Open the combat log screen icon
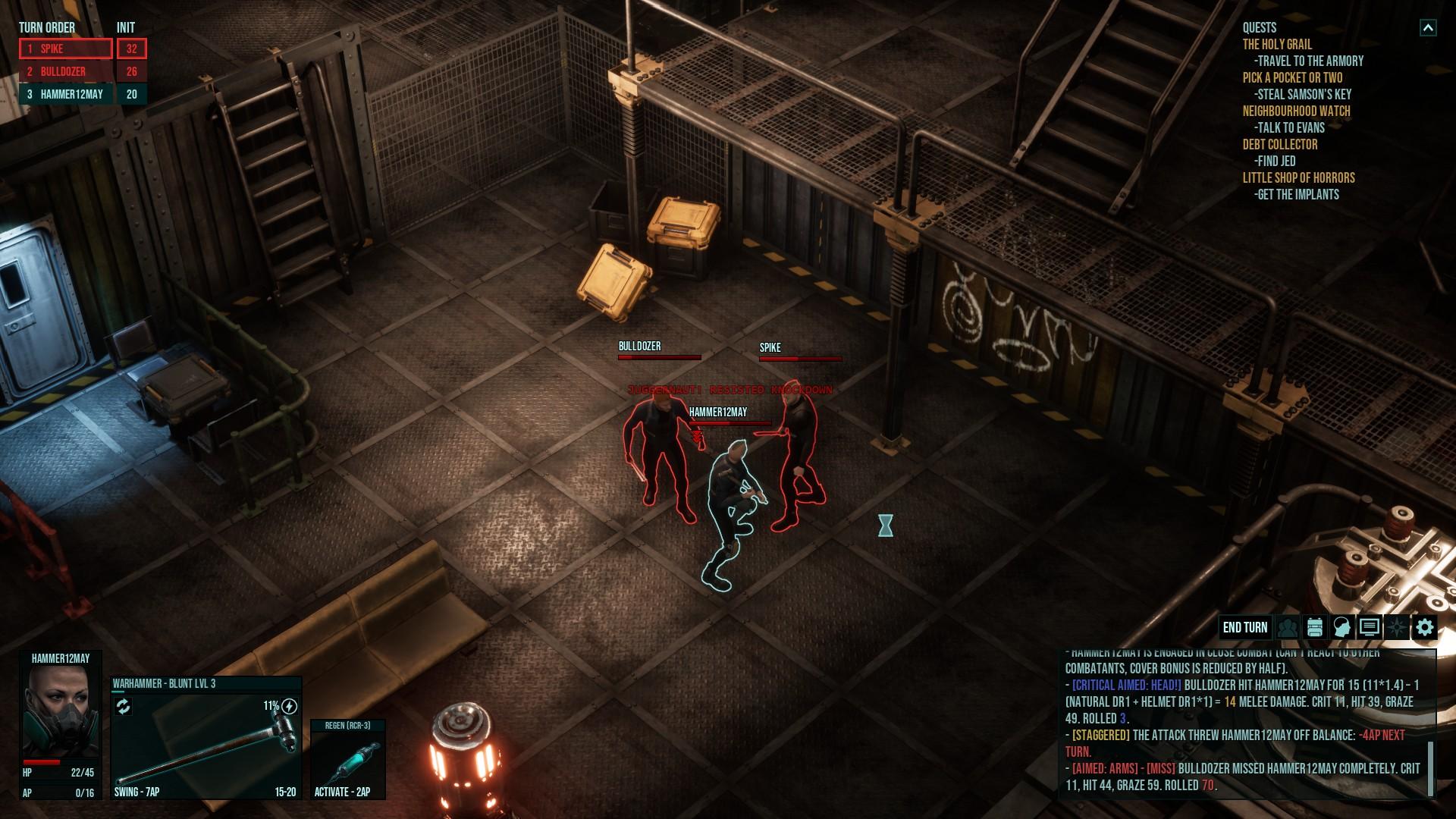Screen dimensions: 1456x819 click(1370, 627)
